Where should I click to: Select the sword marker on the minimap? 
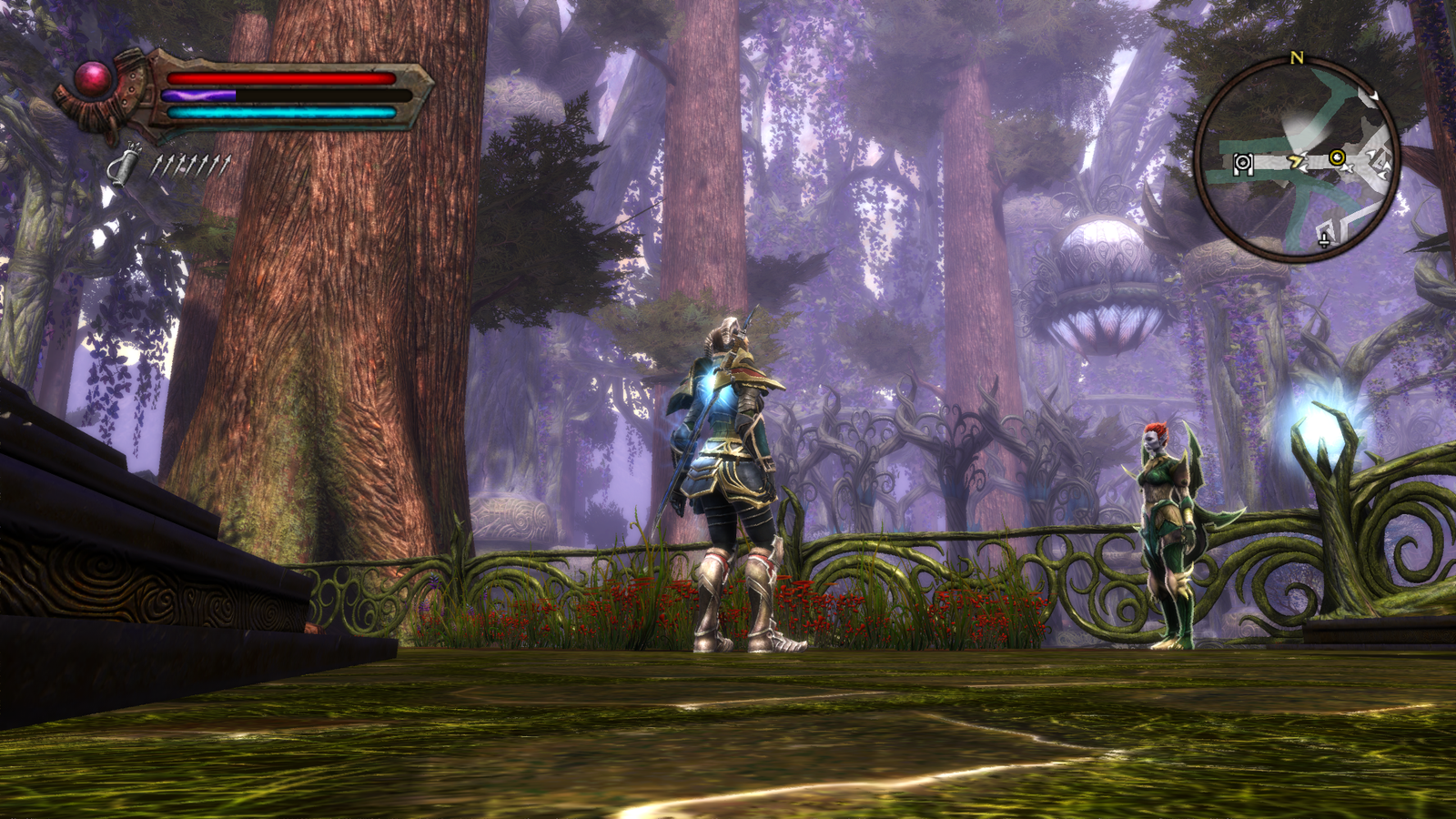coord(1325,239)
